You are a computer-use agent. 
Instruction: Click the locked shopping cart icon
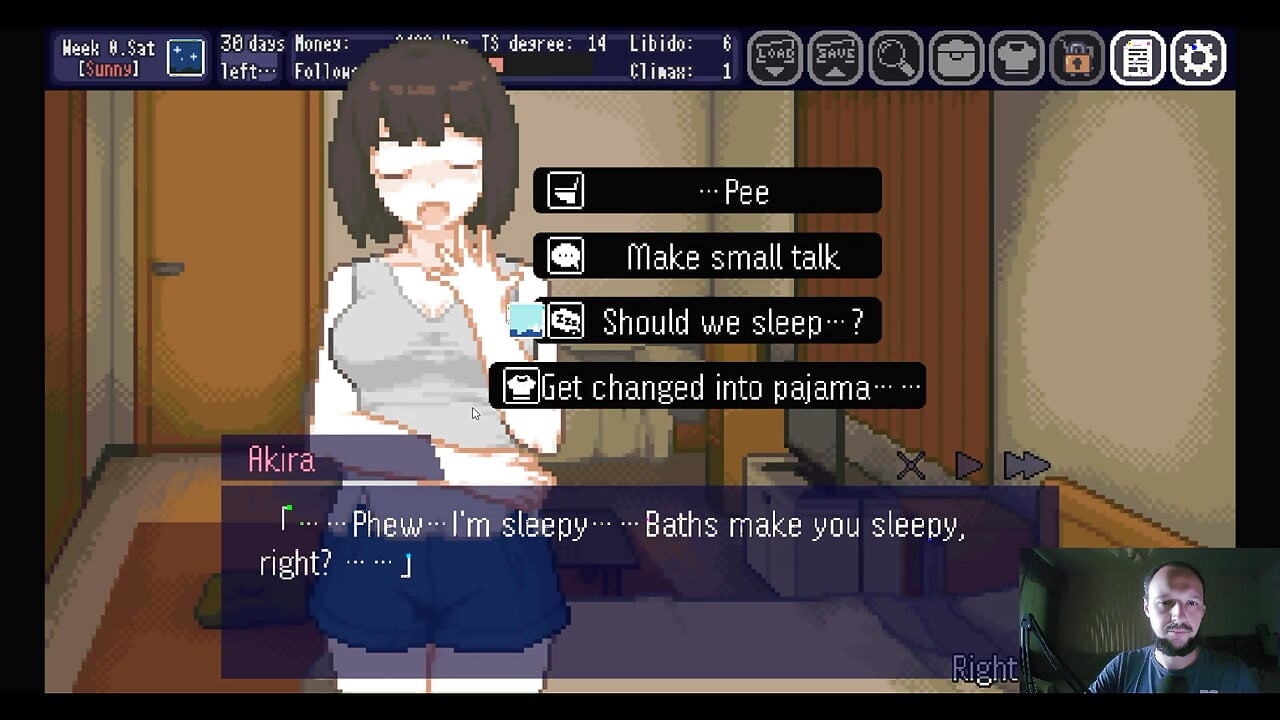(x=1077, y=59)
